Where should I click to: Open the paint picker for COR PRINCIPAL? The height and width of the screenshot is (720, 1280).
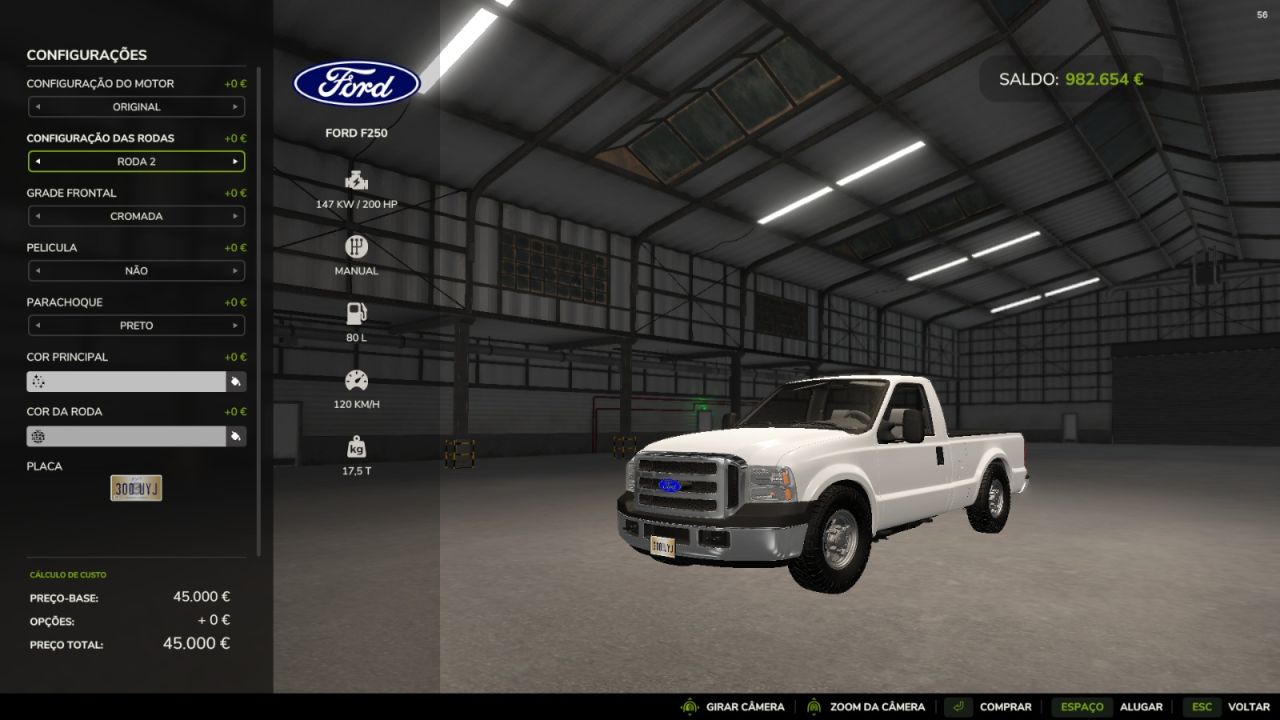[235, 381]
